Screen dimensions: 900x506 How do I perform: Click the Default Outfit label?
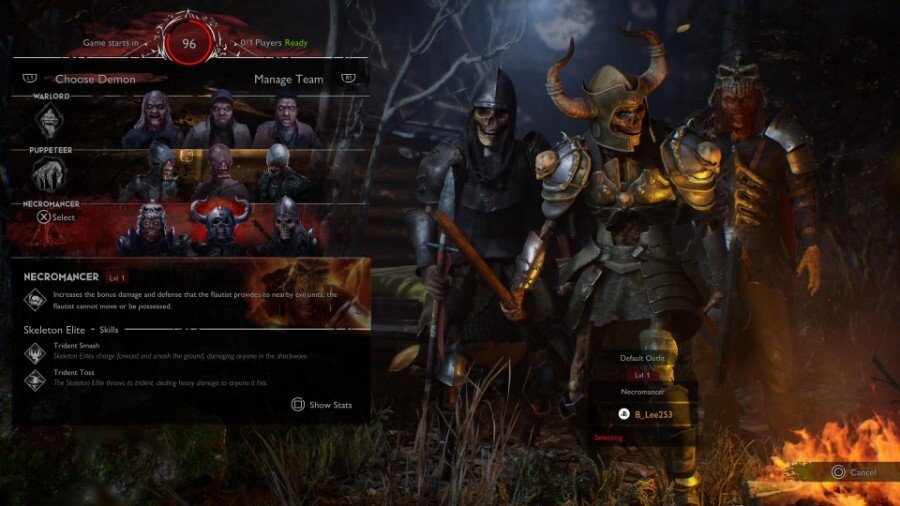tap(643, 357)
